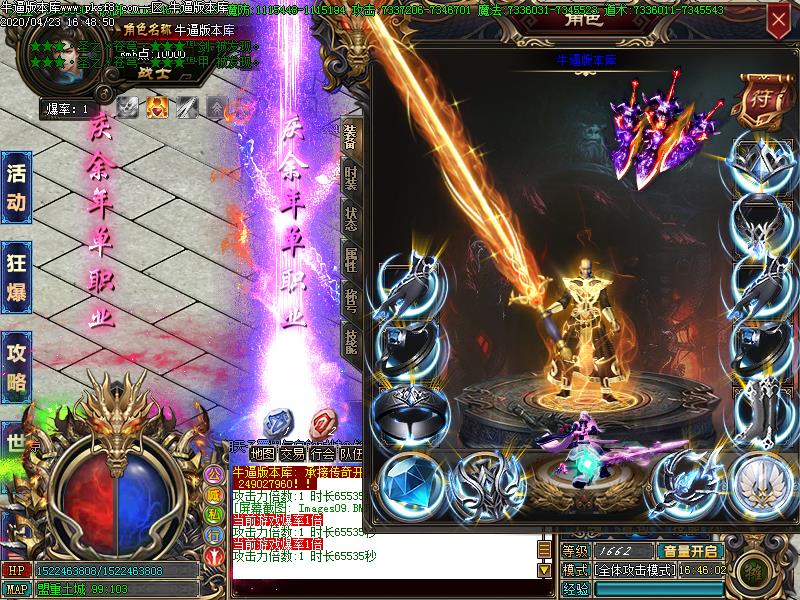Open the 交易 trade button
This screenshot has height=600, width=800.
[292, 453]
